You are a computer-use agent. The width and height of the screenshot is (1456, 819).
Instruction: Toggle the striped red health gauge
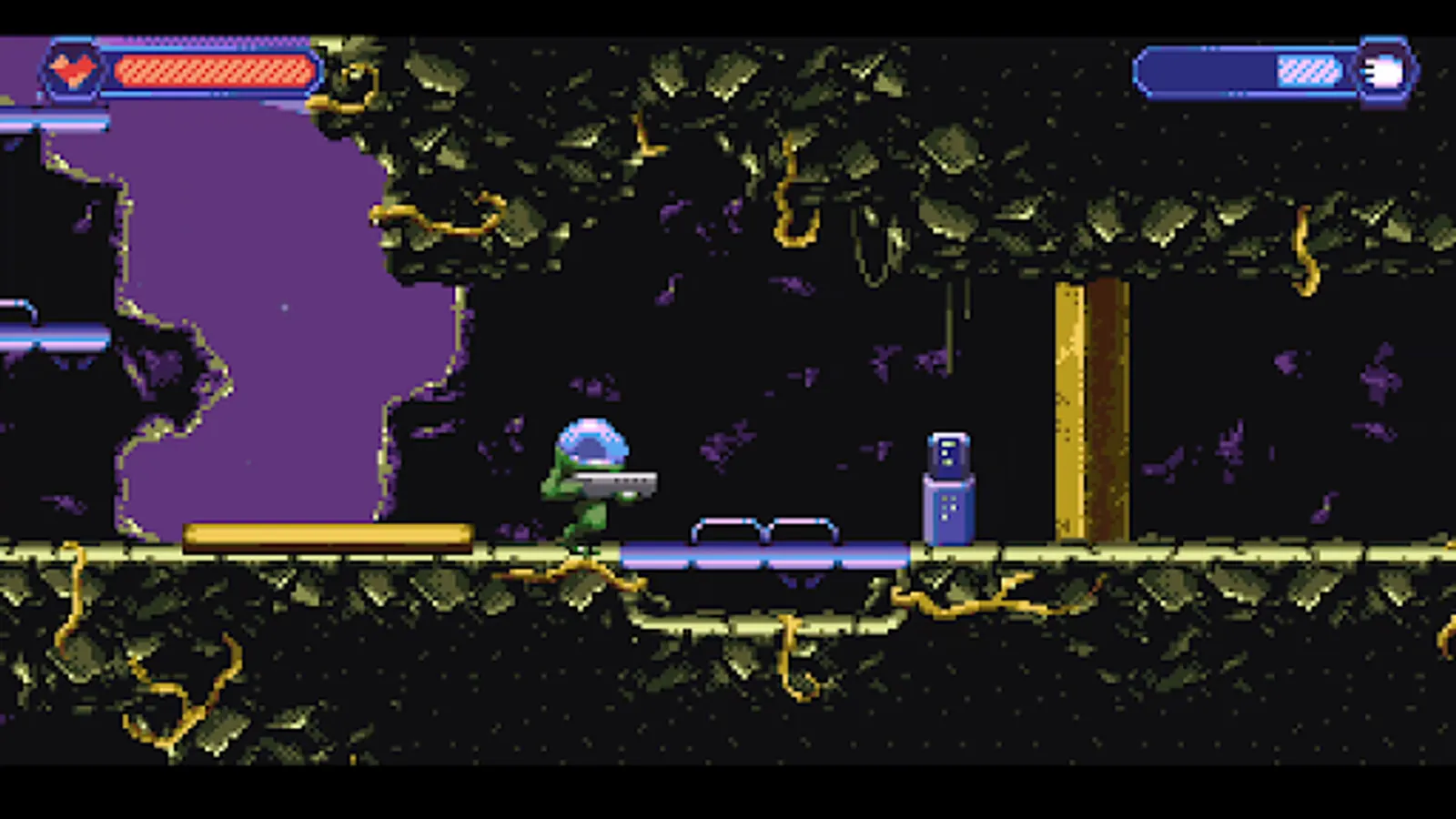pyautogui.click(x=209, y=67)
